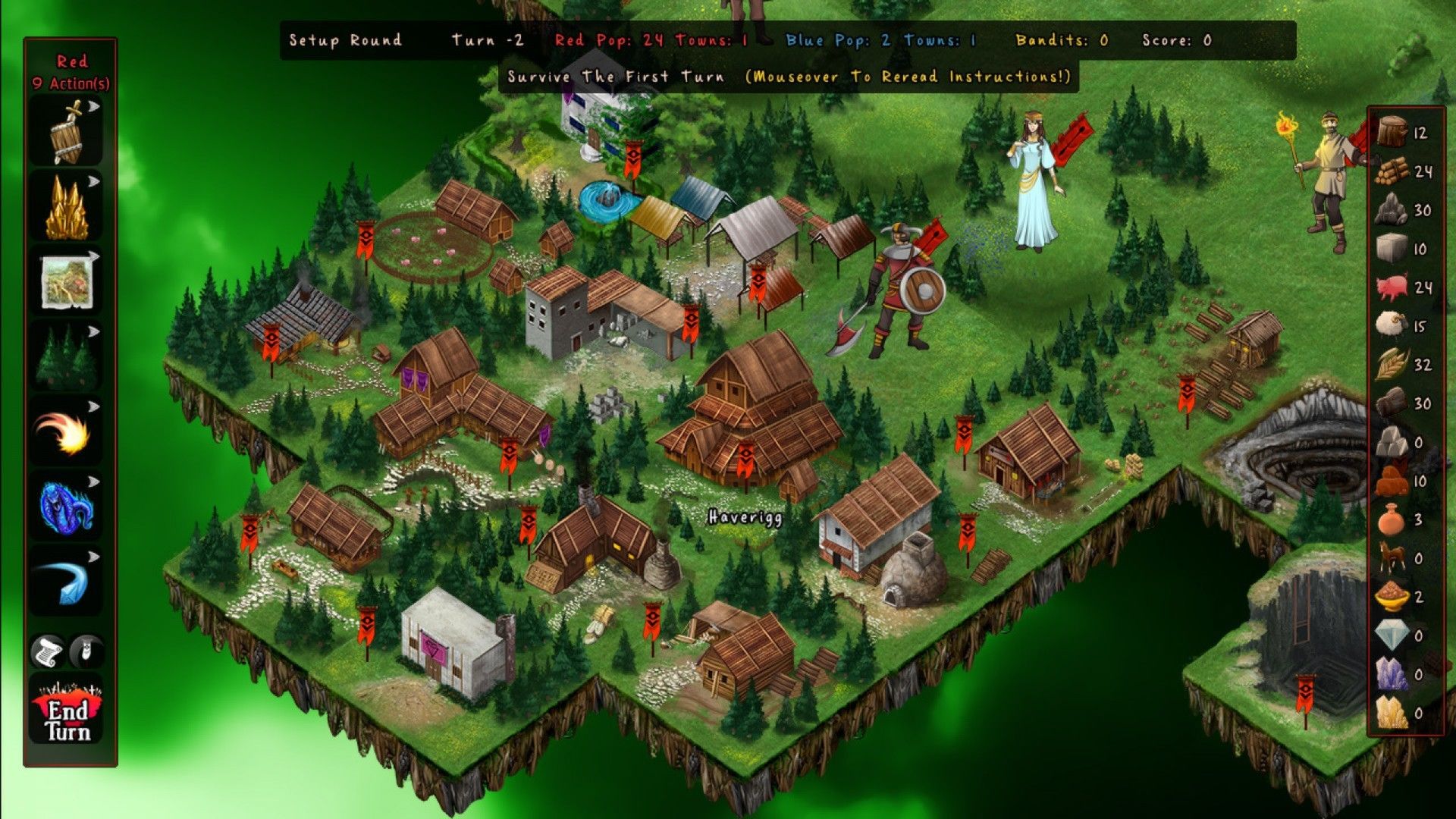Activate the blue ice shard icon
This screenshot has height=819, width=1456.
click(67, 582)
